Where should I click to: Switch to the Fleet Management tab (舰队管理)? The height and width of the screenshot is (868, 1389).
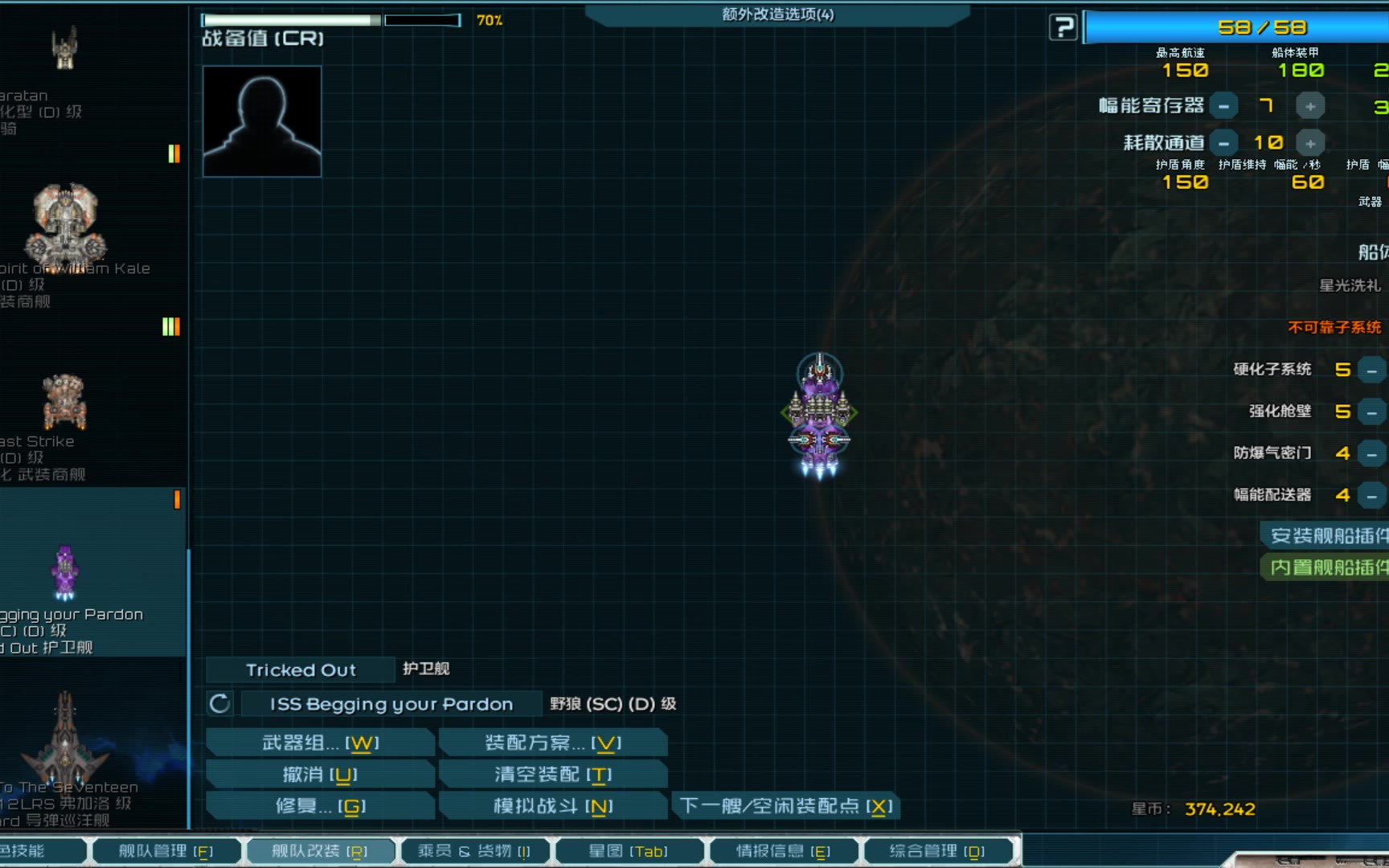[x=166, y=851]
